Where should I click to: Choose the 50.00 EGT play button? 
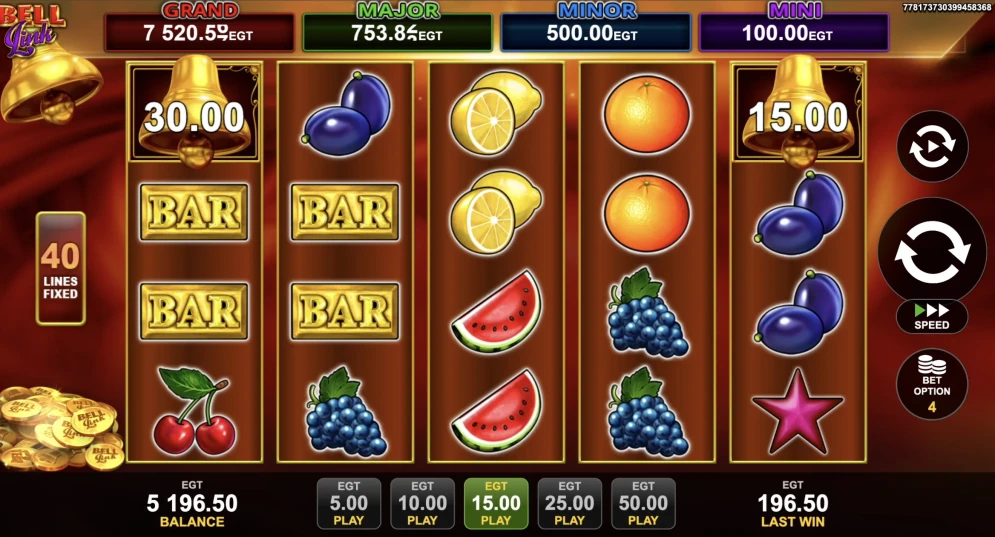pyautogui.click(x=643, y=503)
